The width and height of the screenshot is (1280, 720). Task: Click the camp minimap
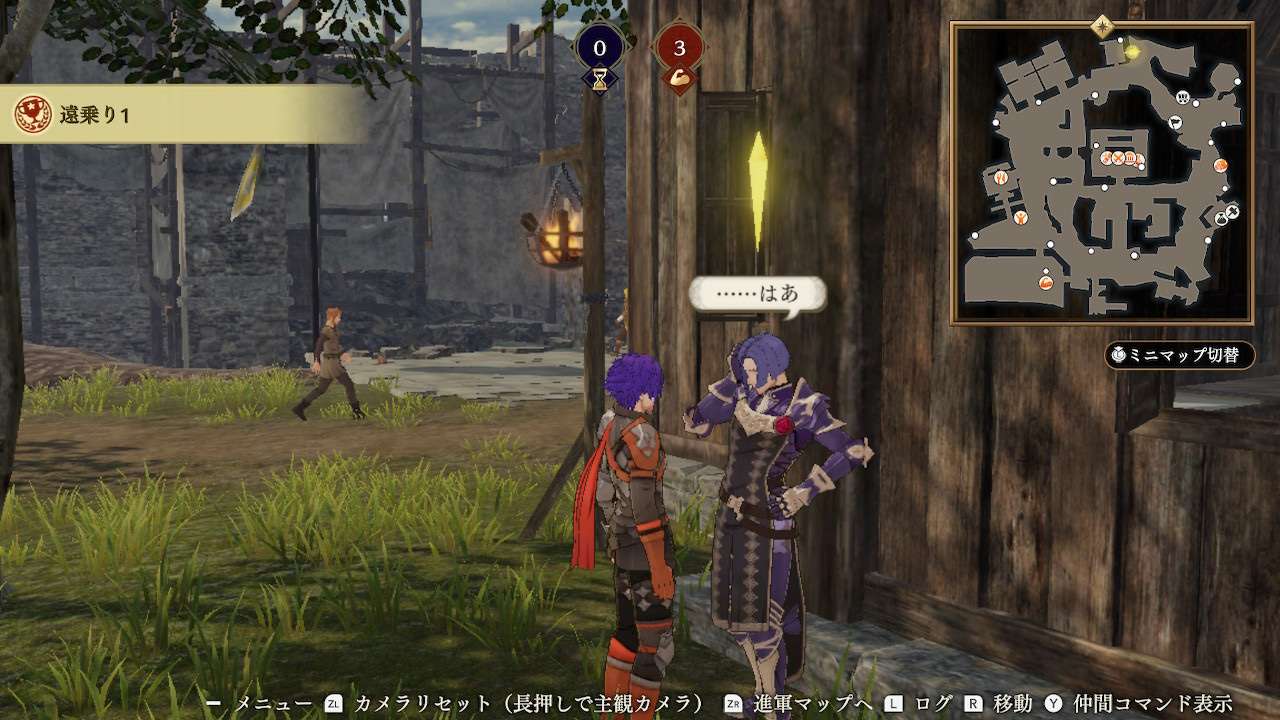tap(1102, 172)
